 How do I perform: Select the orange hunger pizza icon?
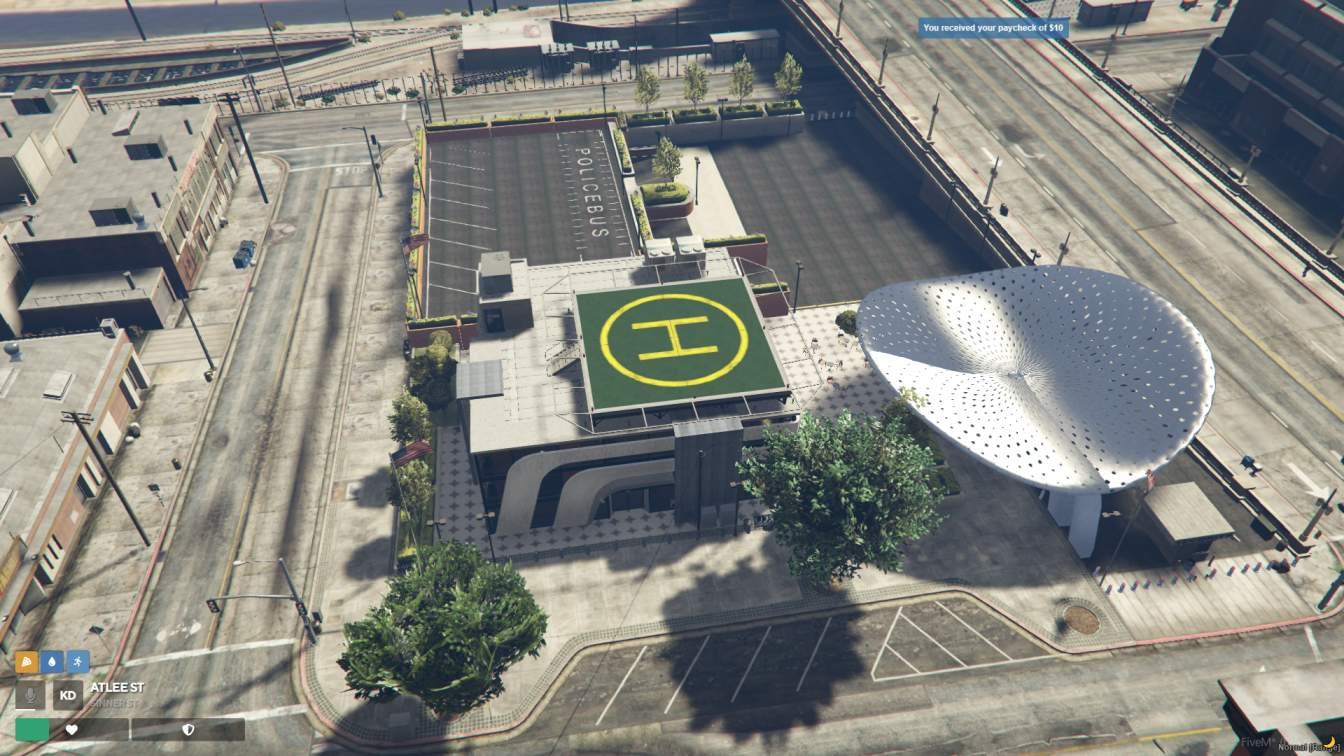[x=26, y=661]
